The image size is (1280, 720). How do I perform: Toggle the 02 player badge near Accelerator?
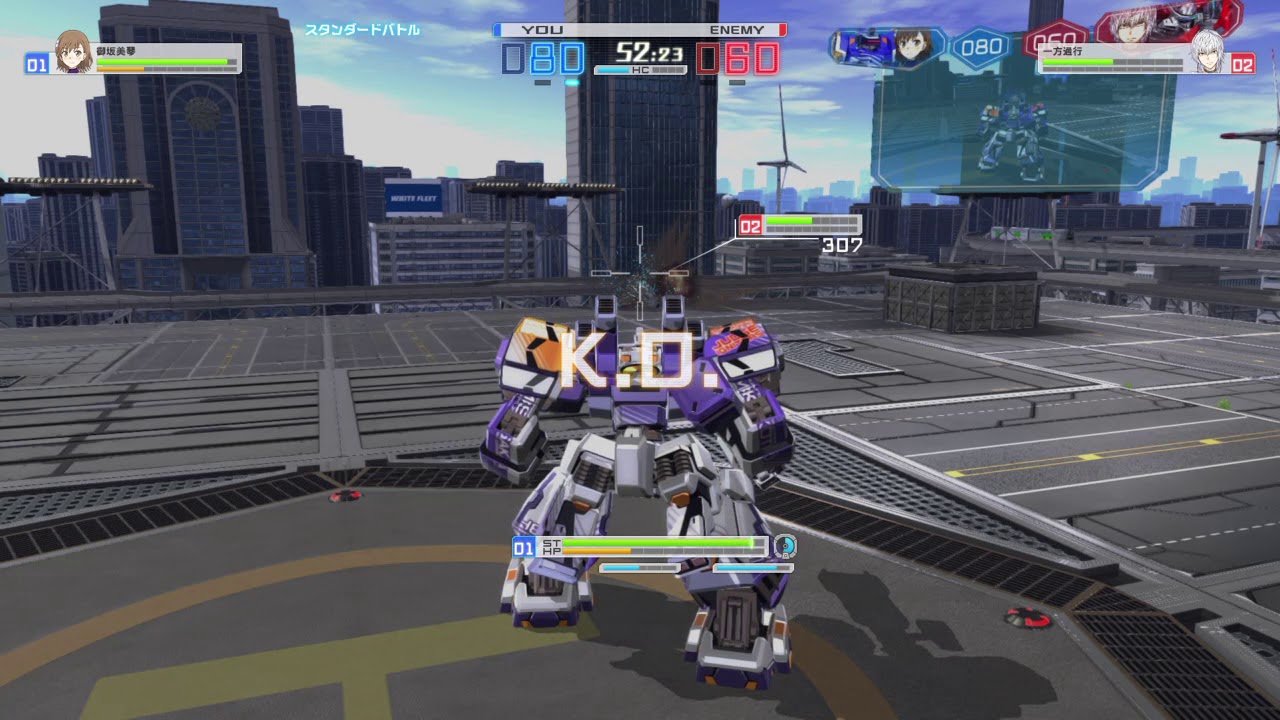(x=1244, y=62)
